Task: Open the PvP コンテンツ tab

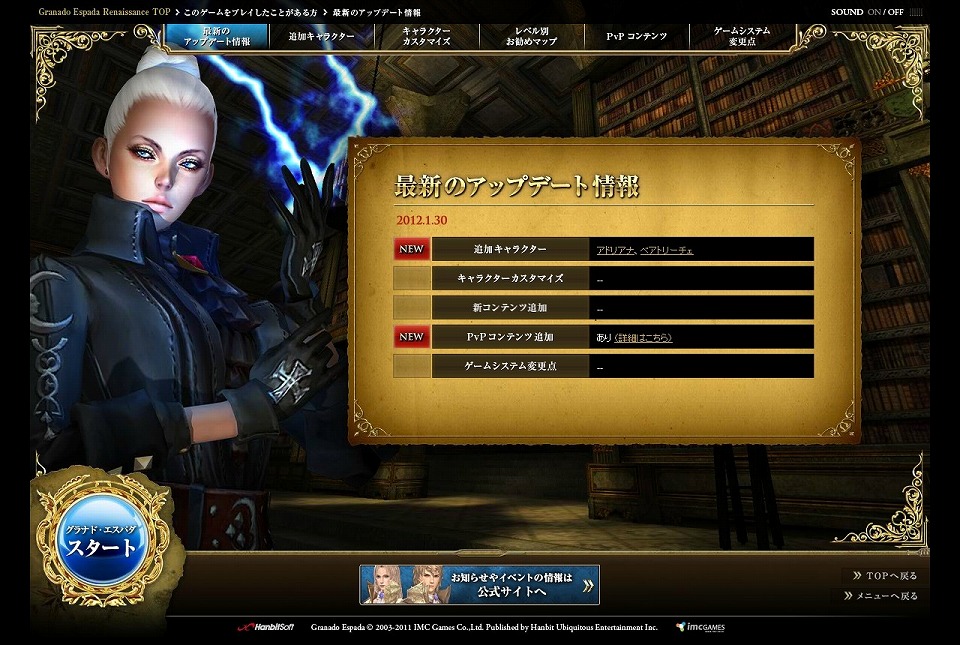Action: pos(636,36)
